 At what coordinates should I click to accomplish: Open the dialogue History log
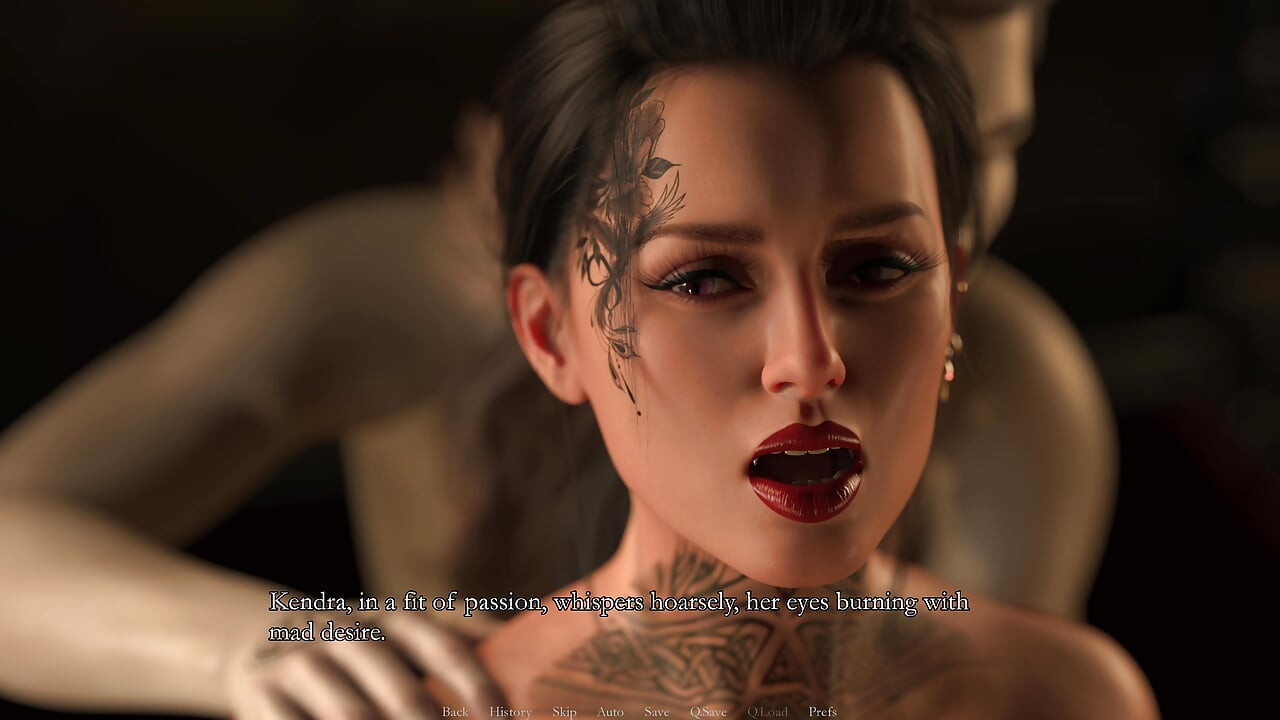510,712
